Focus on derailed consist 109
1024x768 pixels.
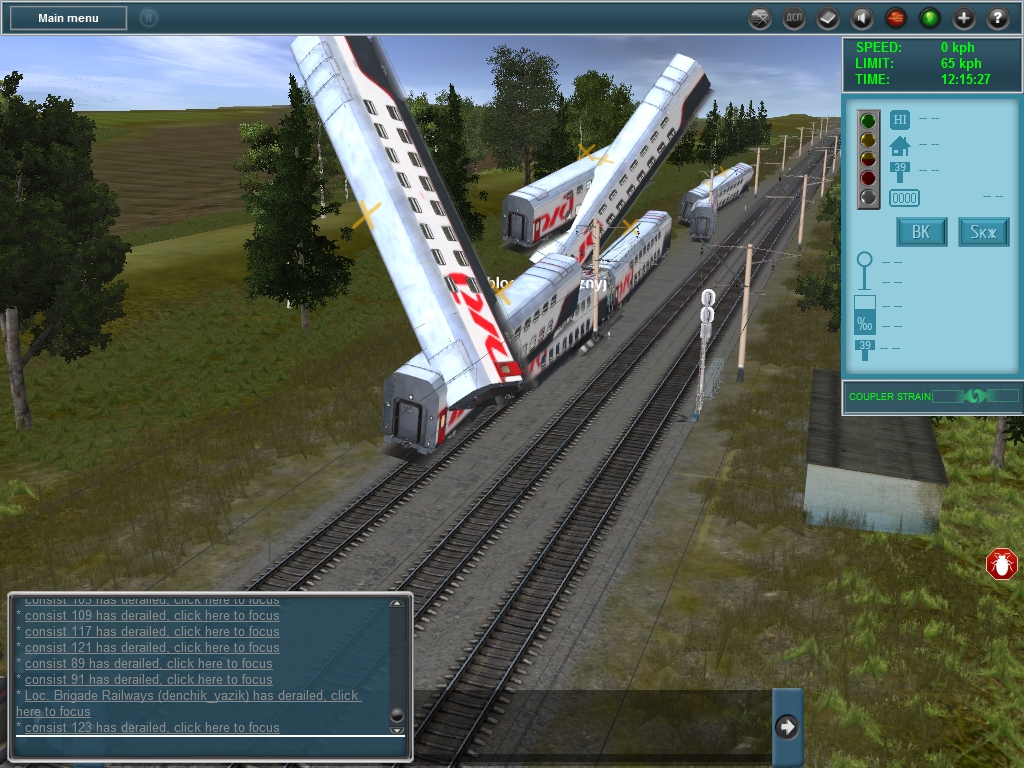(x=152, y=616)
